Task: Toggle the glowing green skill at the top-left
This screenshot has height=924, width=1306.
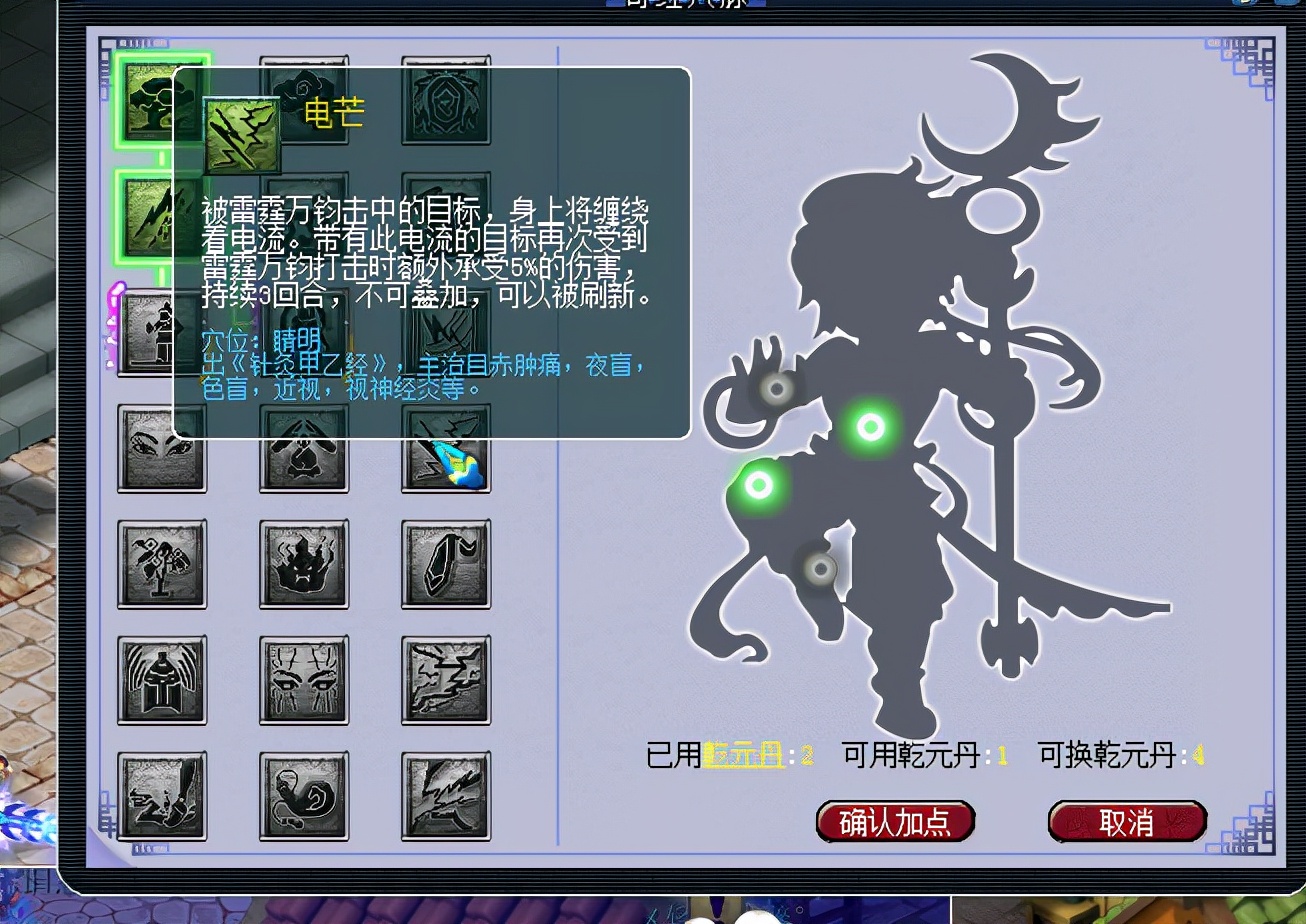Action: [x=162, y=100]
